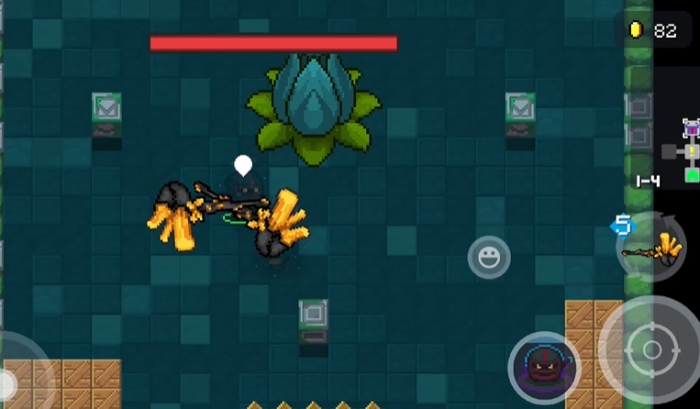
Task: Switch weapon using the golden staff icon
Action: pyautogui.click(x=651, y=246)
